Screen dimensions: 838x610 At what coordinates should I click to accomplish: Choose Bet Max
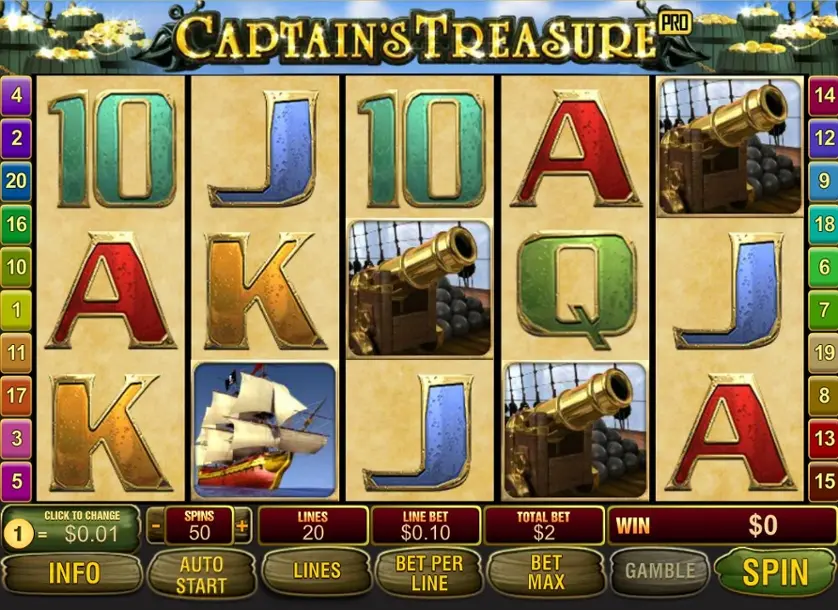click(x=545, y=572)
